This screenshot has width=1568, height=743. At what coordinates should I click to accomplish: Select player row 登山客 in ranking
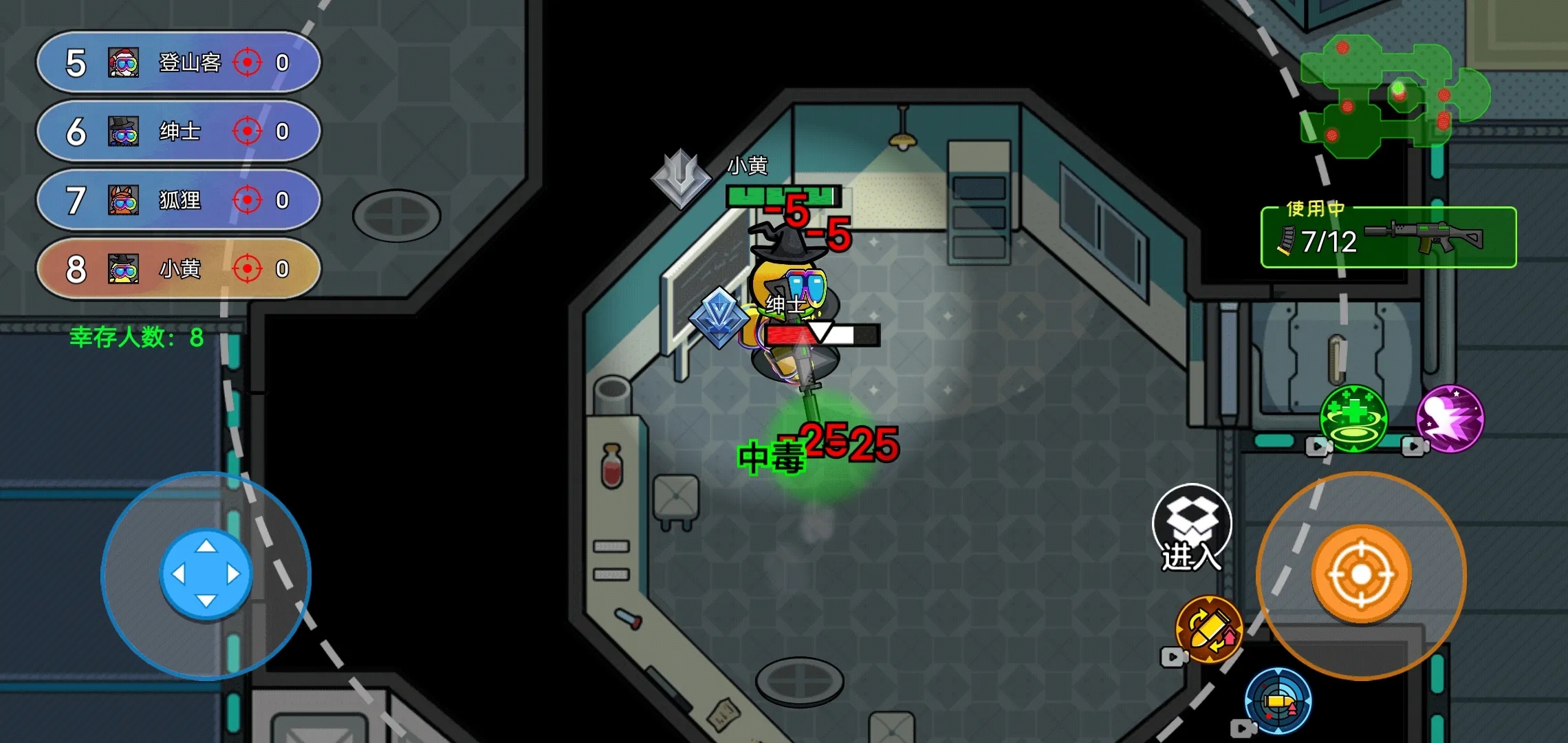(x=178, y=63)
